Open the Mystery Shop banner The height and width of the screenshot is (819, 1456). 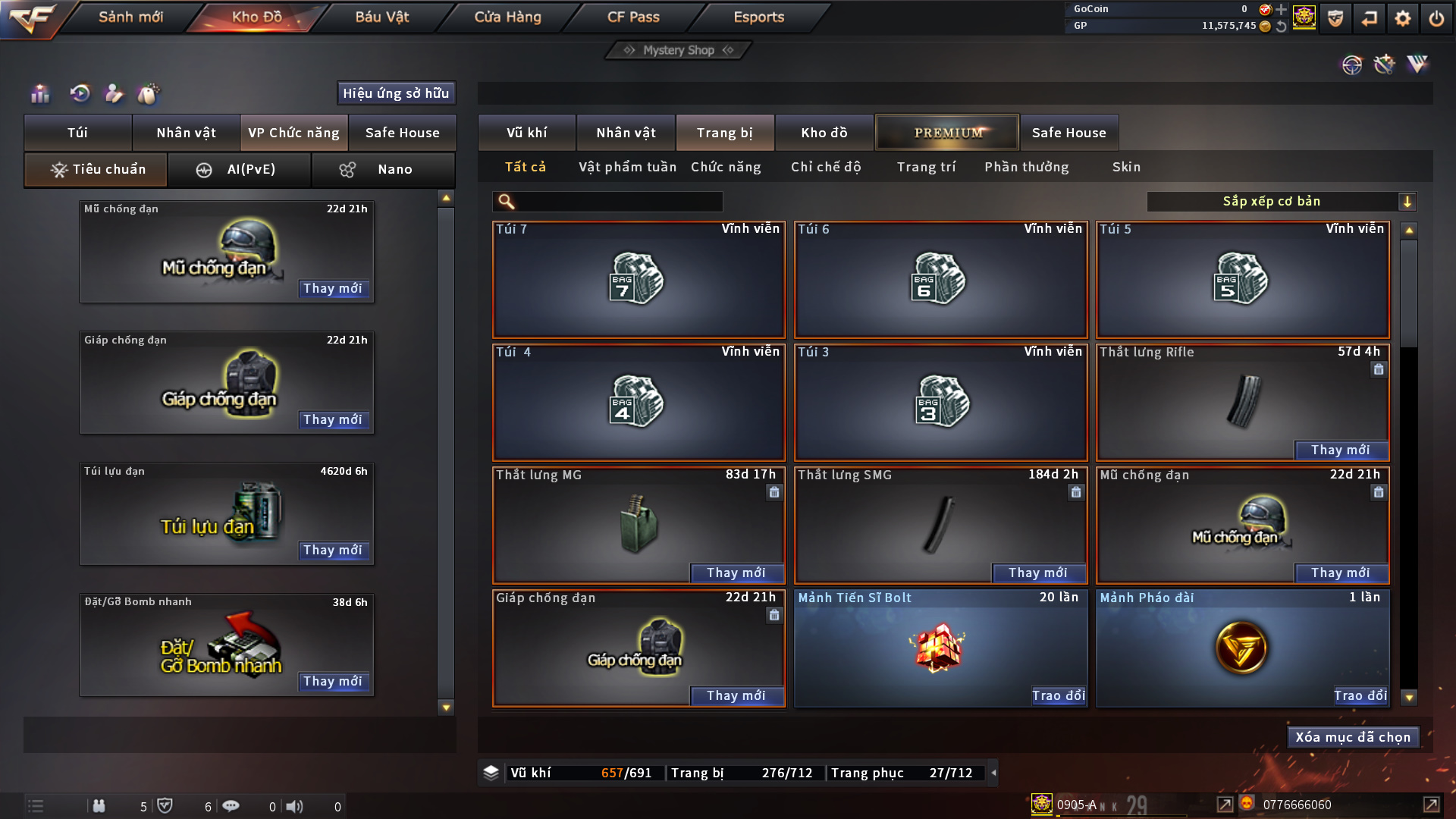[679, 50]
